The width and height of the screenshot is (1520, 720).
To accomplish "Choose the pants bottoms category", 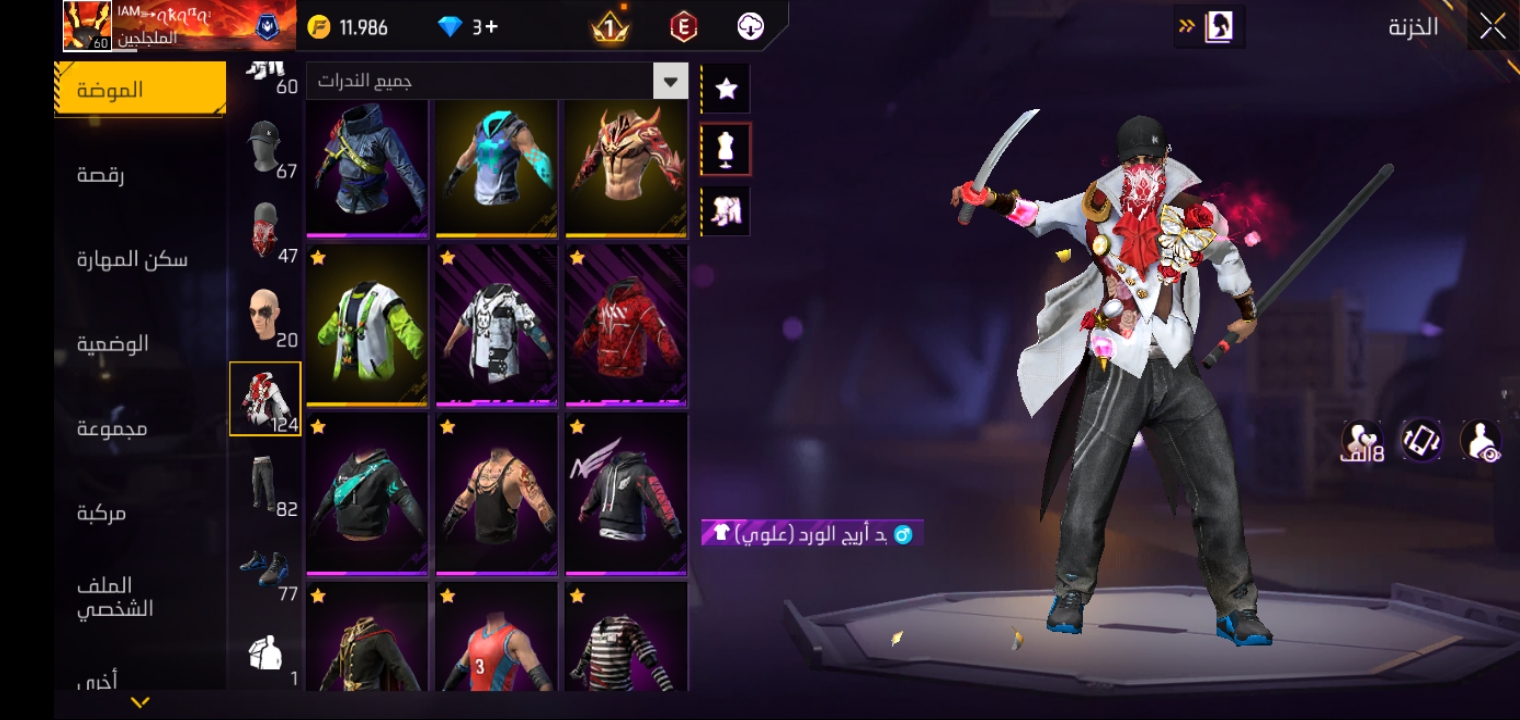I will click(x=265, y=485).
